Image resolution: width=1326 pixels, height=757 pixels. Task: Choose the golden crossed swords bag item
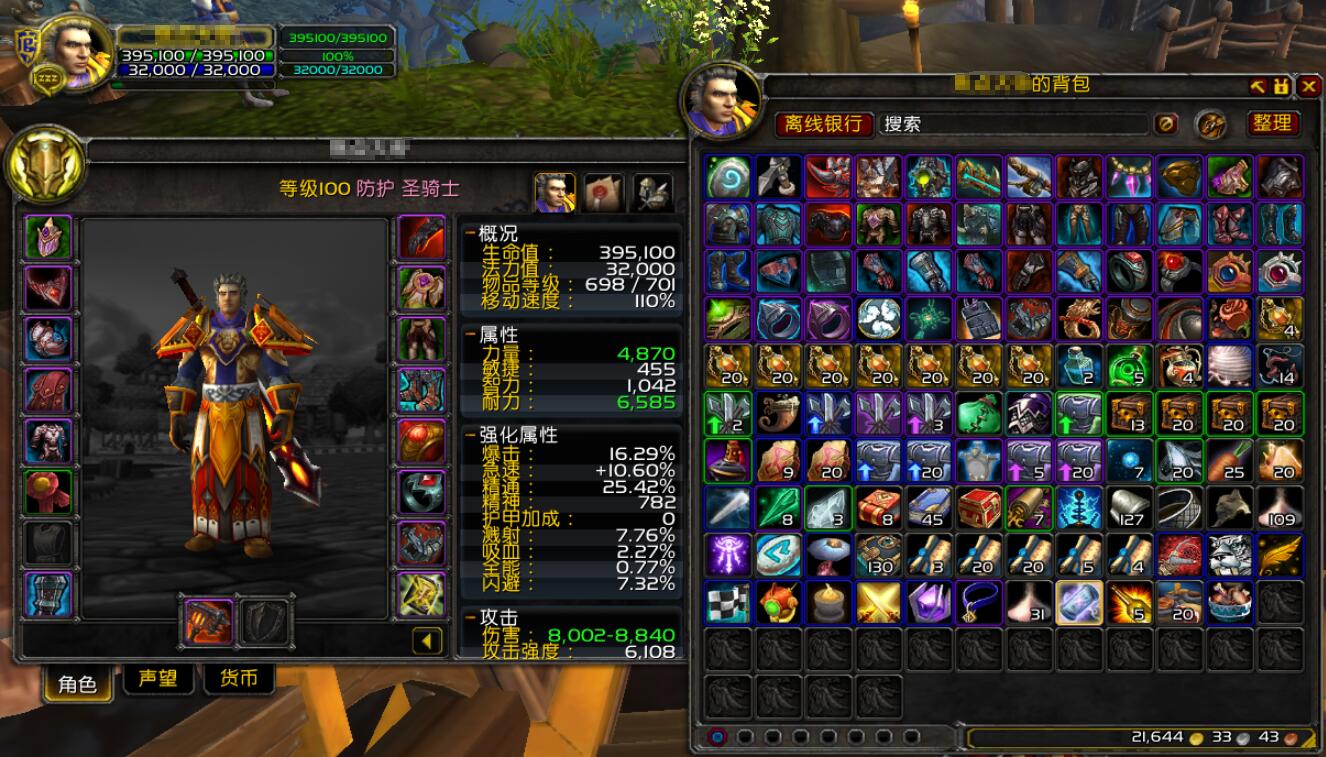tap(879, 603)
